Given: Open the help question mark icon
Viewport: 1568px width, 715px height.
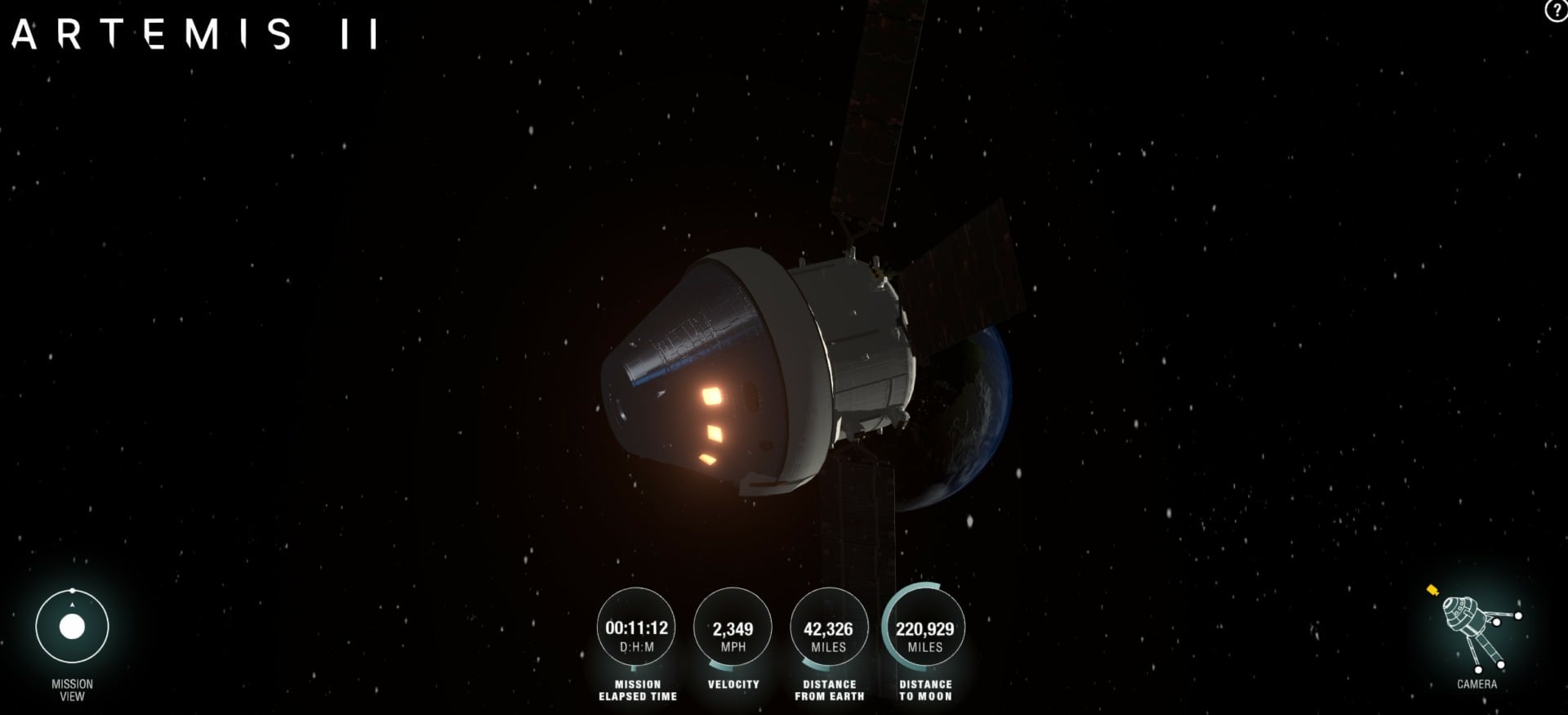Looking at the screenshot, I should tap(1555, 11).
